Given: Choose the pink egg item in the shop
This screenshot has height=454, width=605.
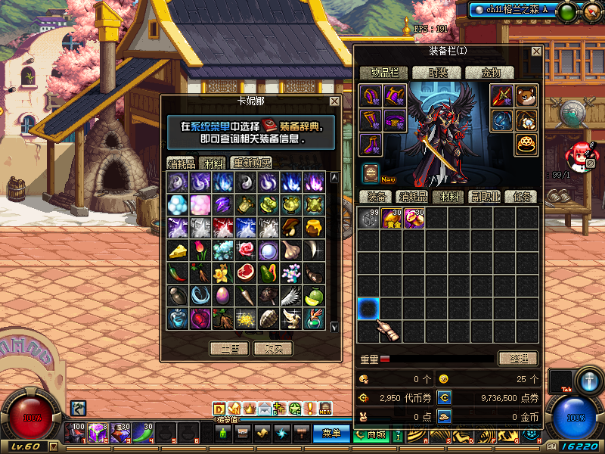Looking at the screenshot, I should pyautogui.click(x=222, y=297).
